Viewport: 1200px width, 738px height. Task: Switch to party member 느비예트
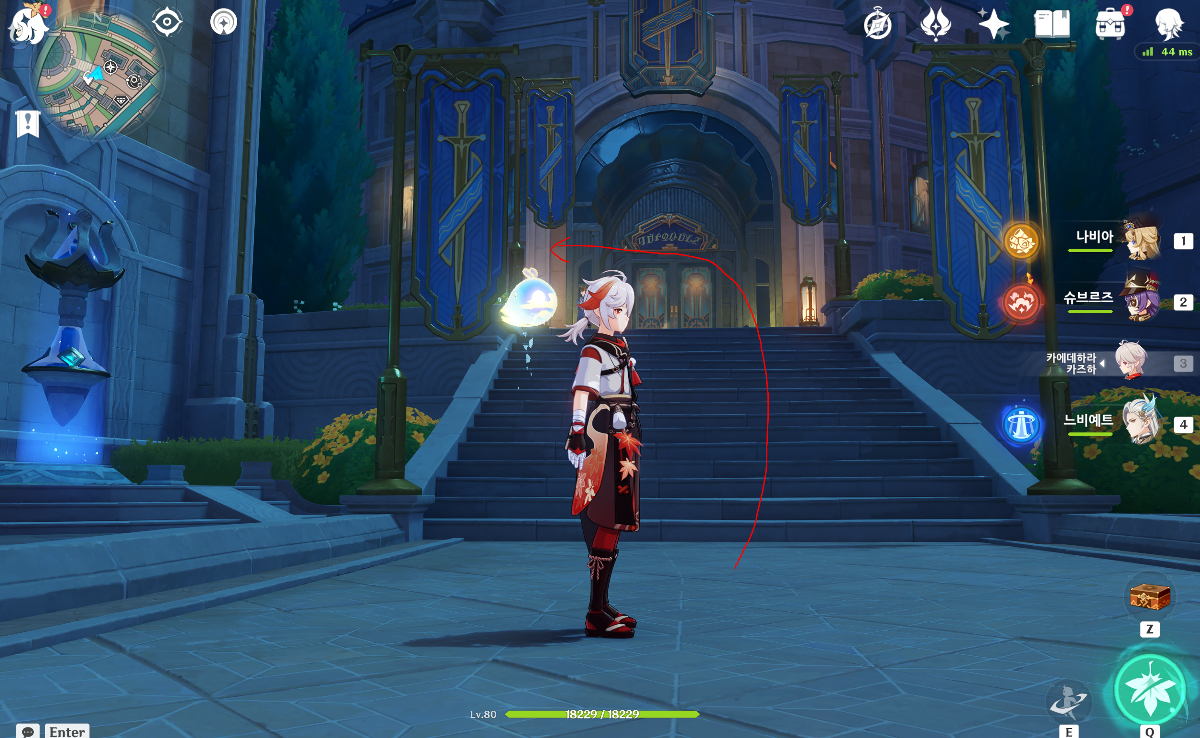point(1140,421)
